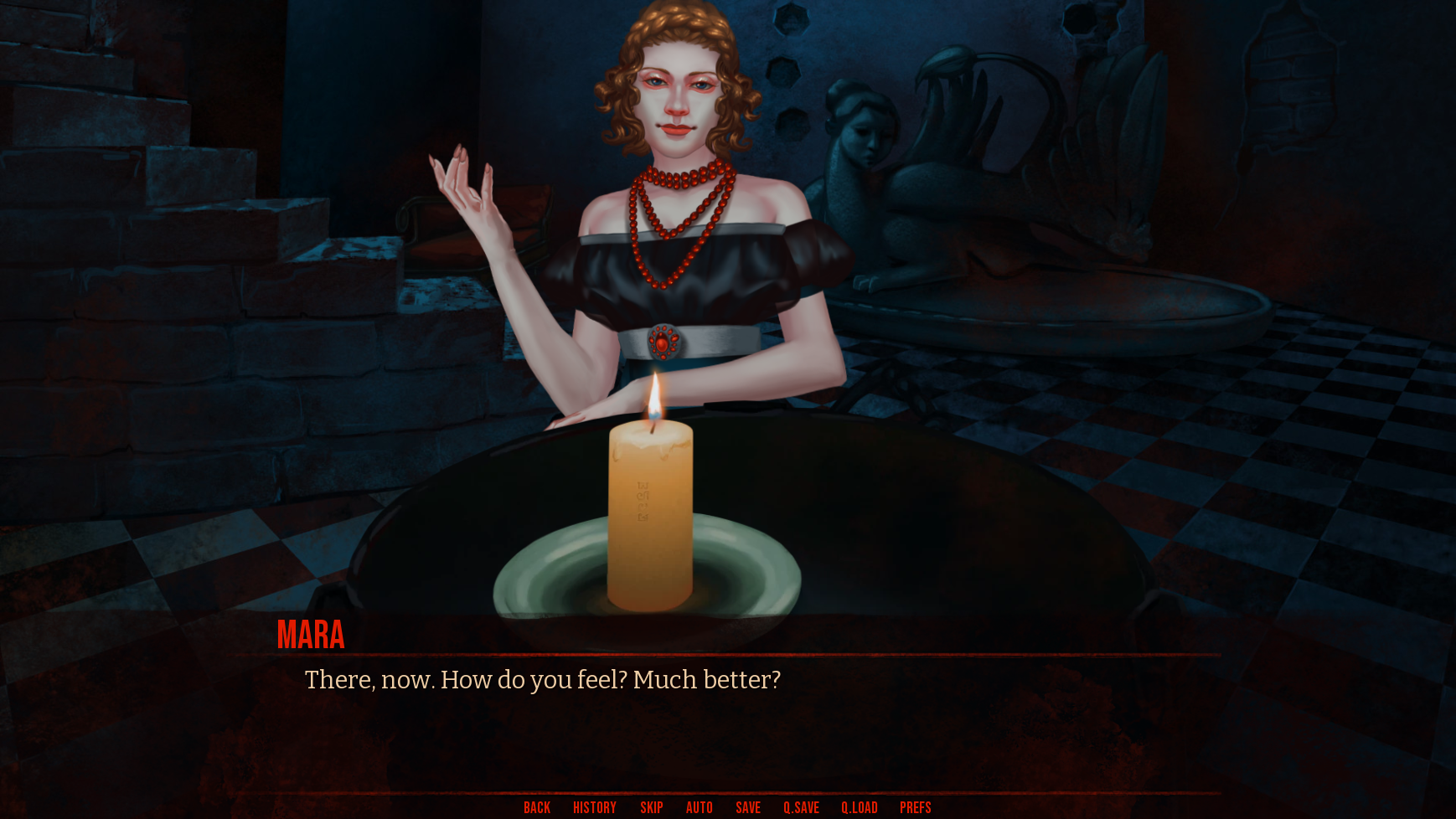Open the PREFS settings screen
The image size is (1456, 819).
[x=915, y=807]
